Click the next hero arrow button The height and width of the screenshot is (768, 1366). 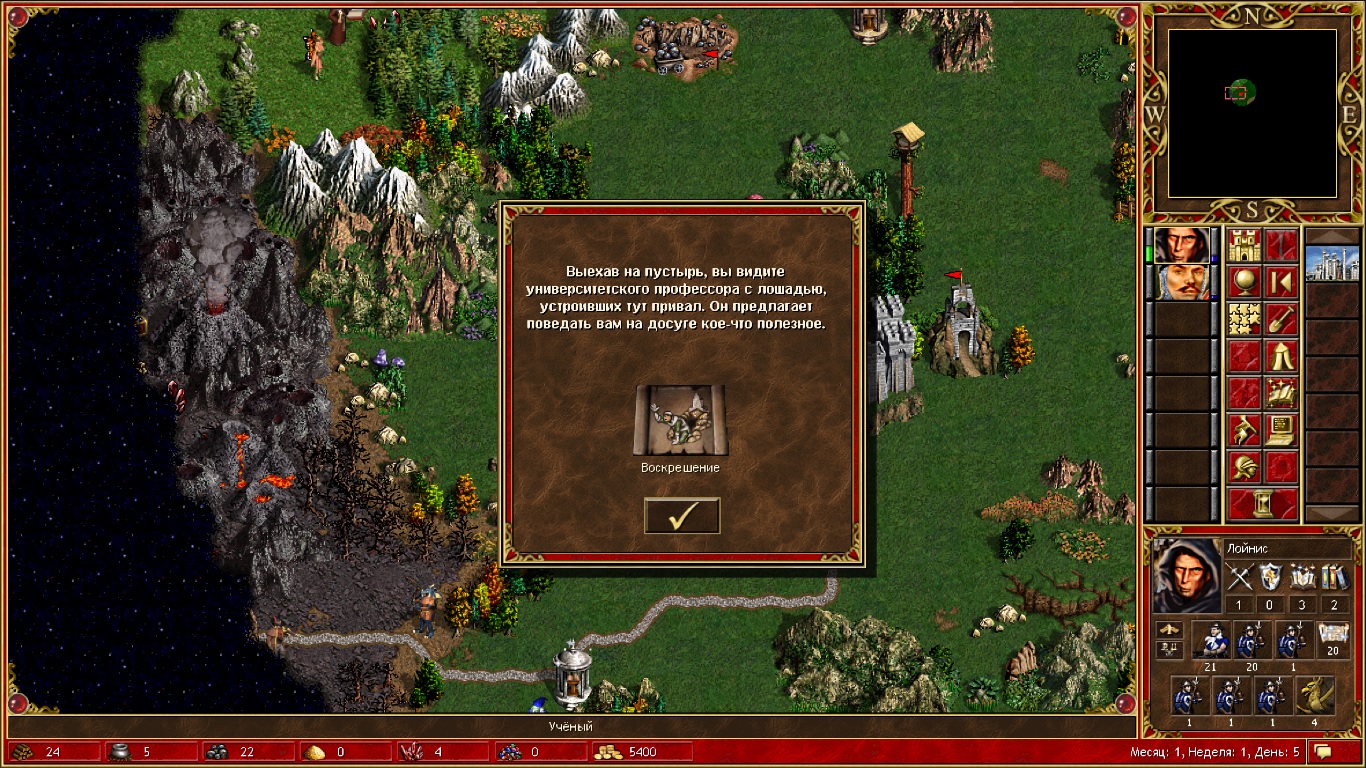(x=1281, y=282)
